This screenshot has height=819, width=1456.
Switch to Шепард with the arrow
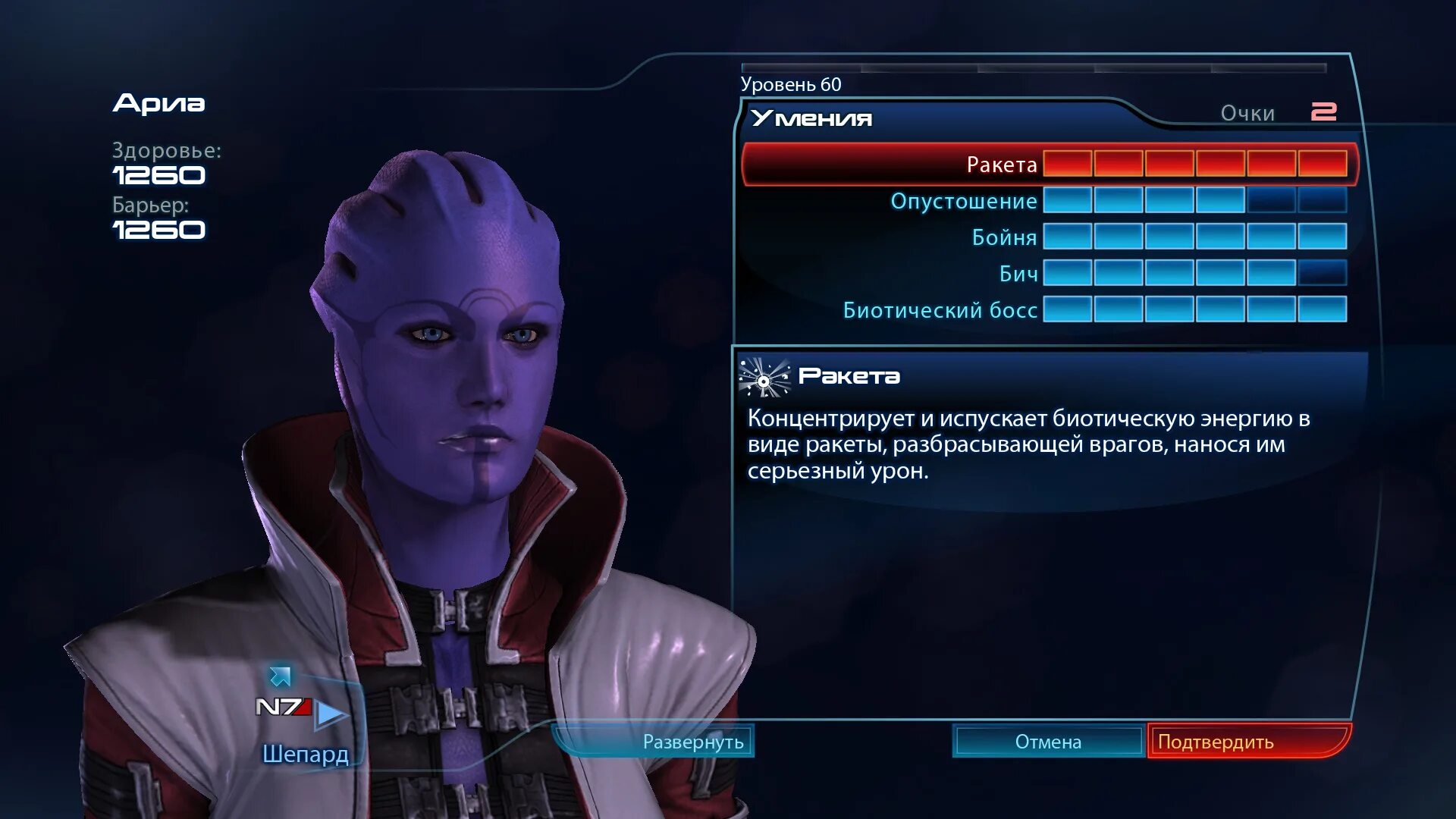click(x=331, y=713)
